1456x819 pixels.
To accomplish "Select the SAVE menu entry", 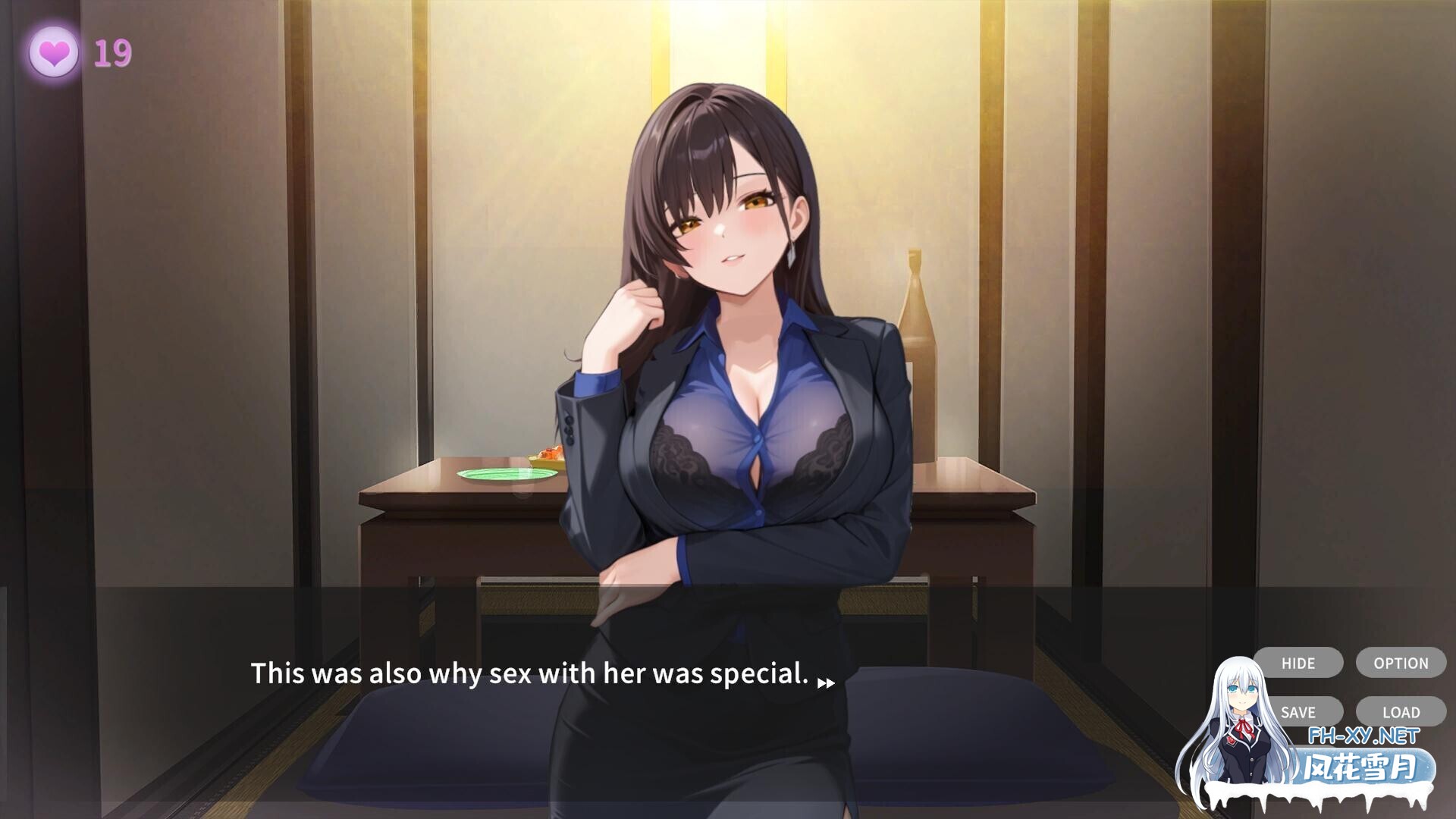I will coord(1298,712).
